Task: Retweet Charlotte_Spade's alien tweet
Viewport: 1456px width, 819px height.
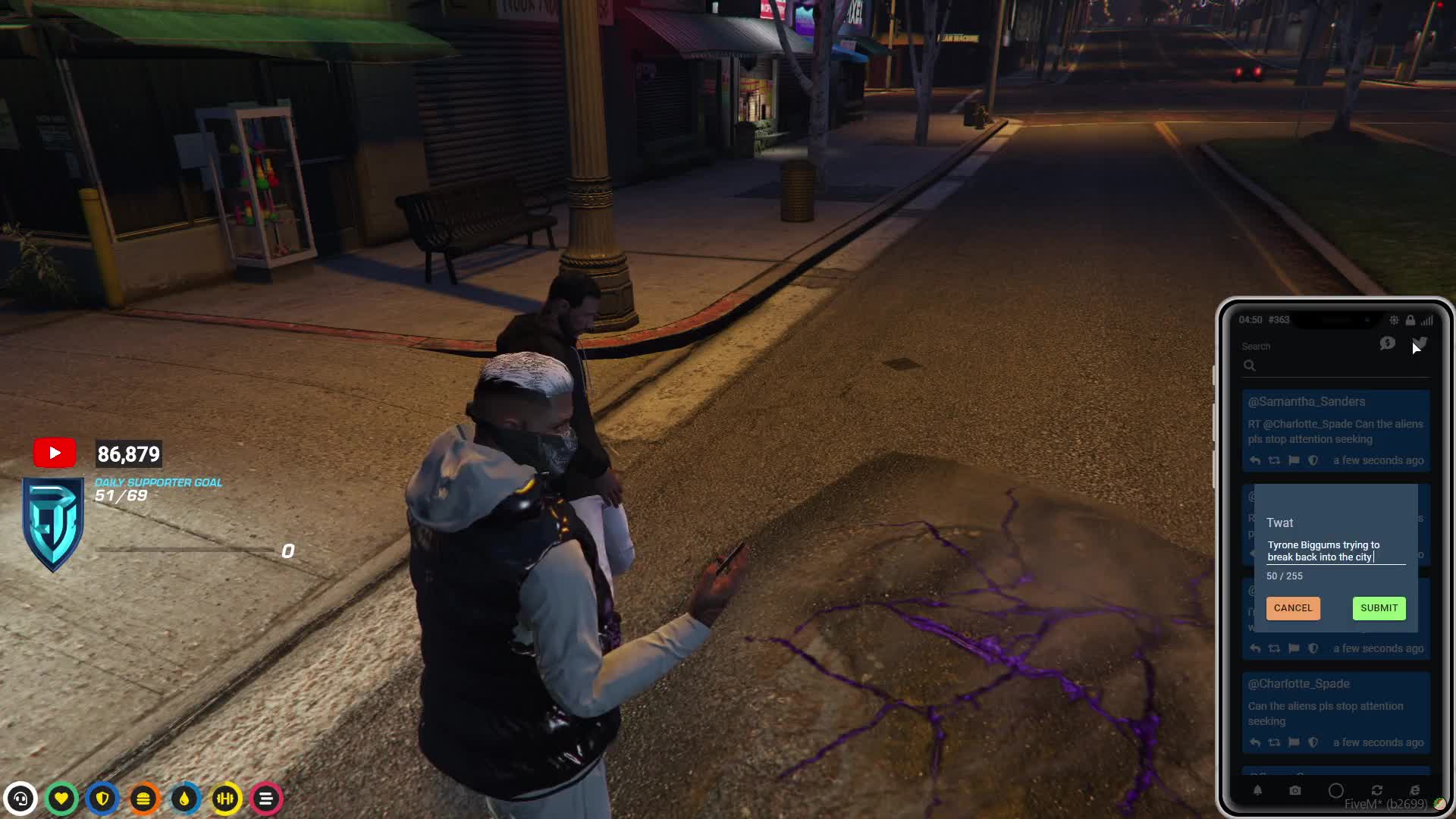Action: pos(1274,742)
